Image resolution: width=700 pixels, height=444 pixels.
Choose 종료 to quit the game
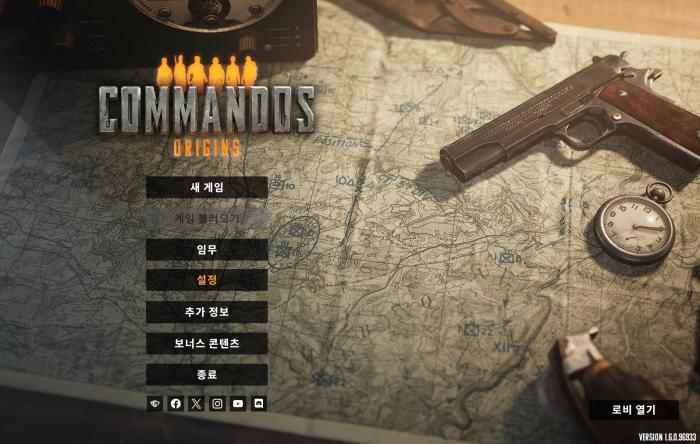tap(206, 374)
